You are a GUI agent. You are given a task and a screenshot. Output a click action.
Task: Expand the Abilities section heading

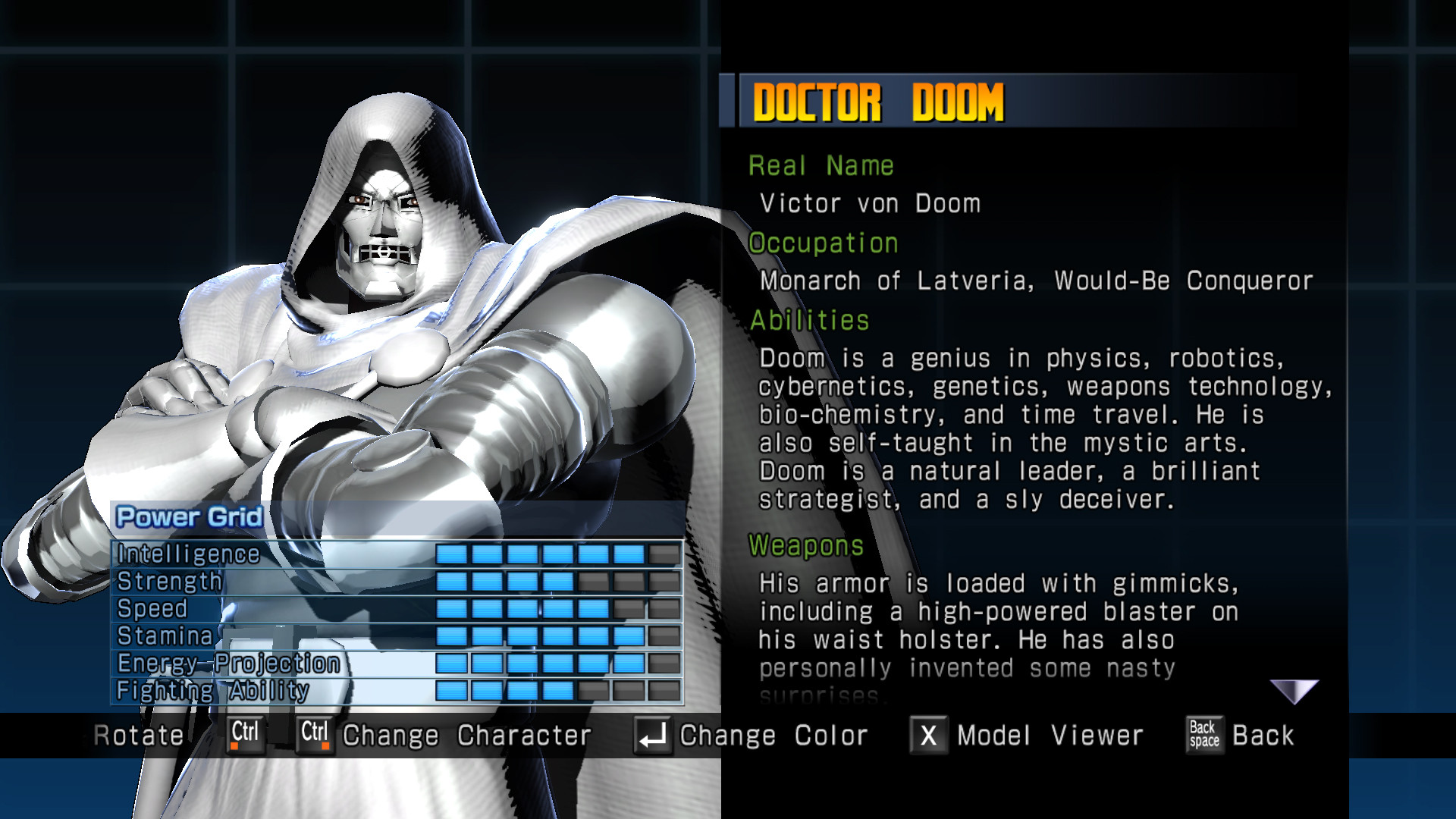(x=808, y=319)
